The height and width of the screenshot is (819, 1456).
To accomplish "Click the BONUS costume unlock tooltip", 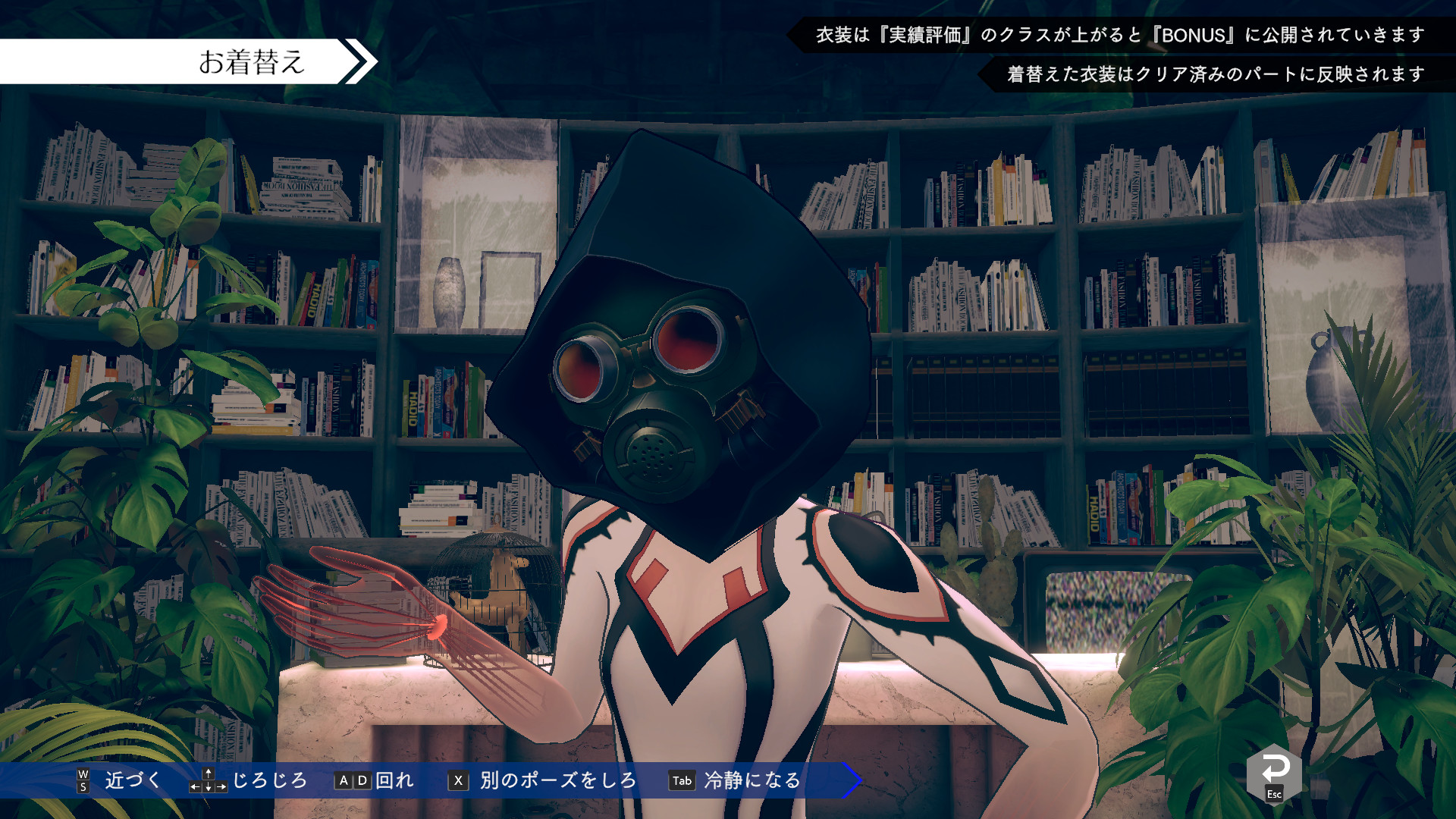I will pyautogui.click(x=1122, y=34).
